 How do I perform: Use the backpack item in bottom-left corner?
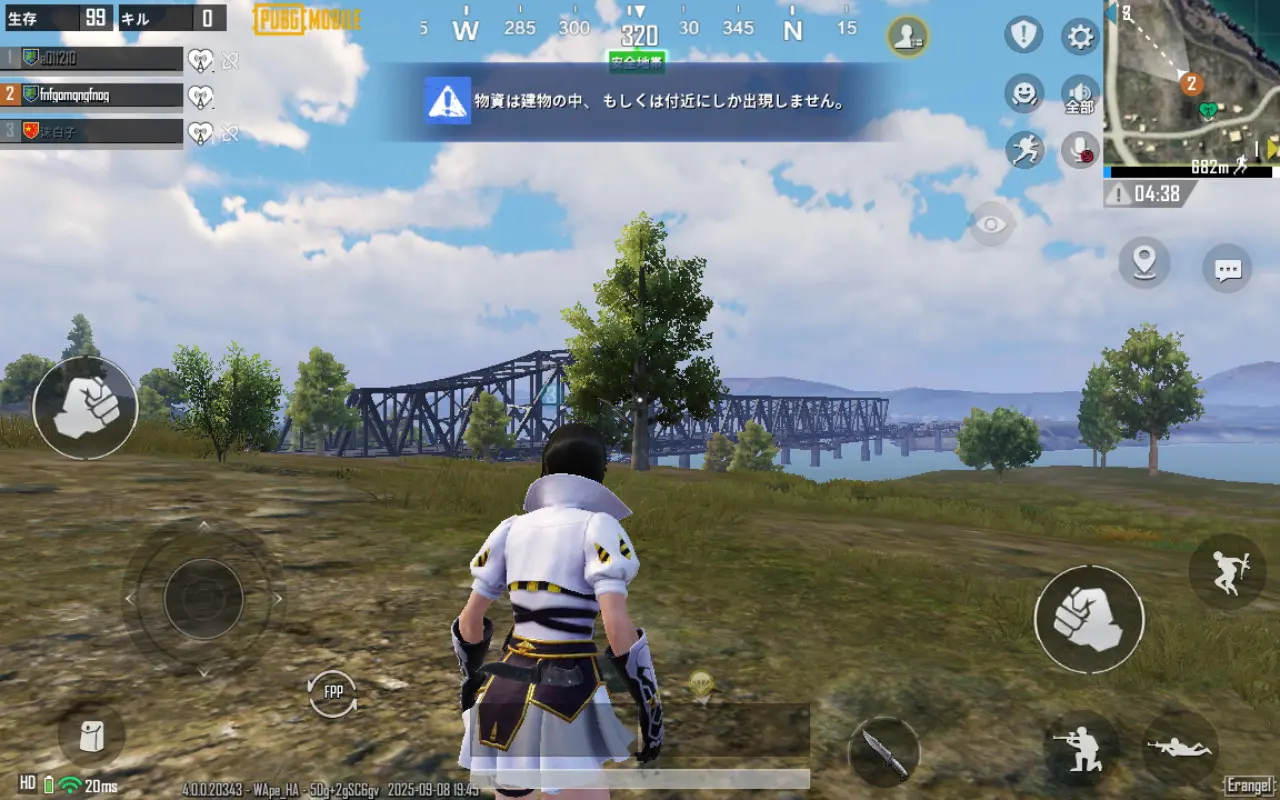click(x=90, y=737)
